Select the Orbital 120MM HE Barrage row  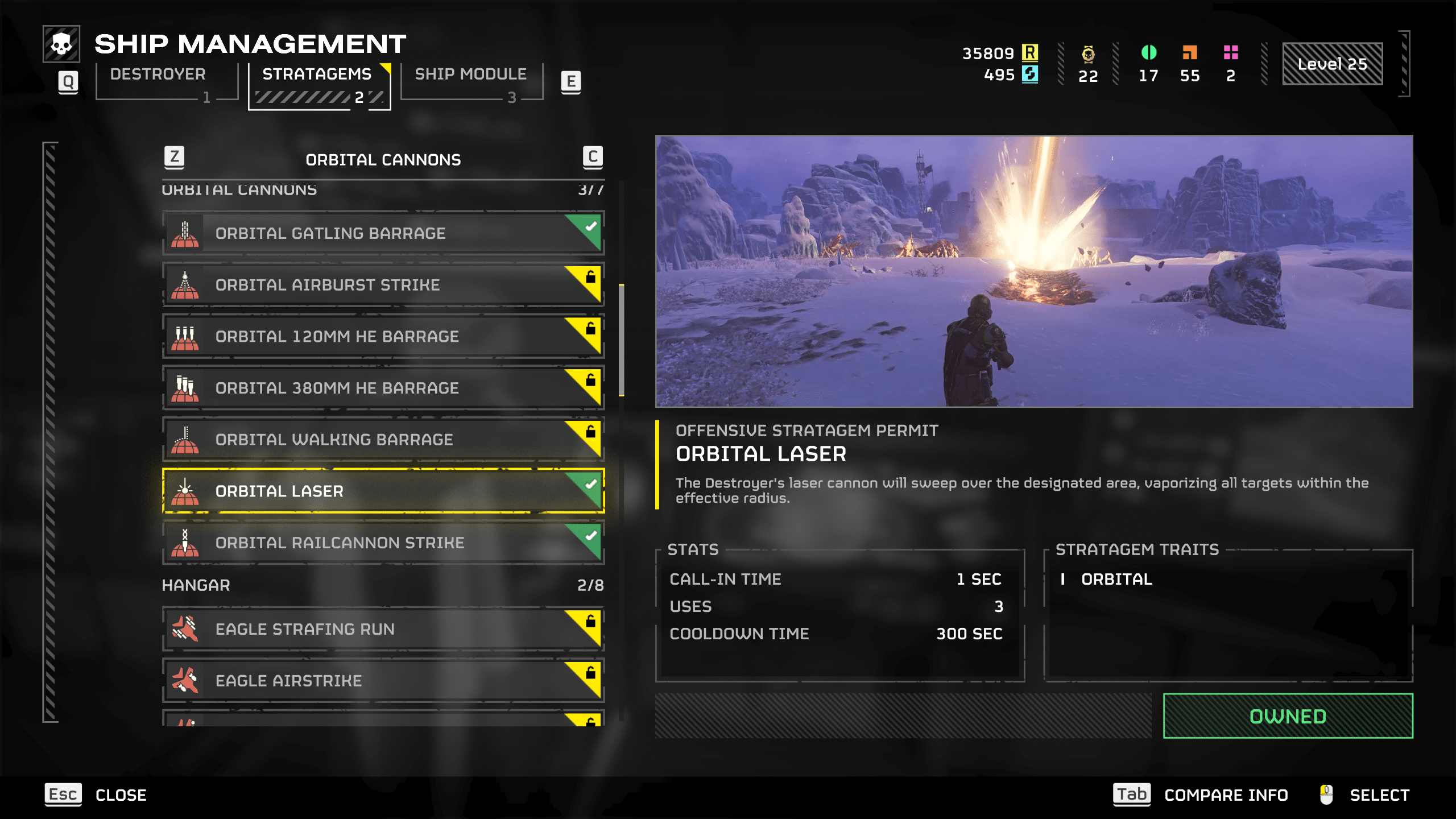(383, 337)
